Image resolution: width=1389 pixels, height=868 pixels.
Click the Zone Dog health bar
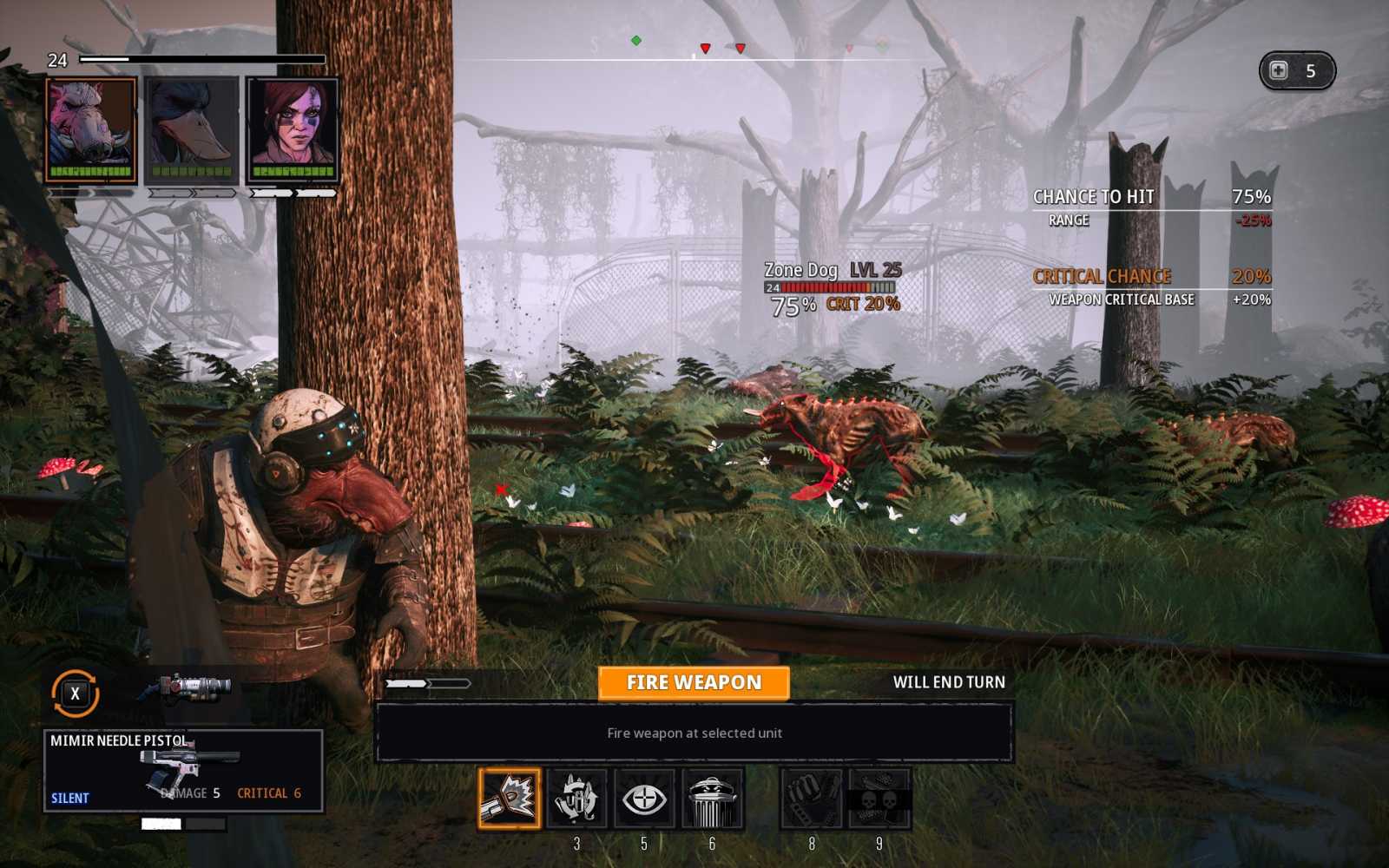pyautogui.click(x=829, y=286)
